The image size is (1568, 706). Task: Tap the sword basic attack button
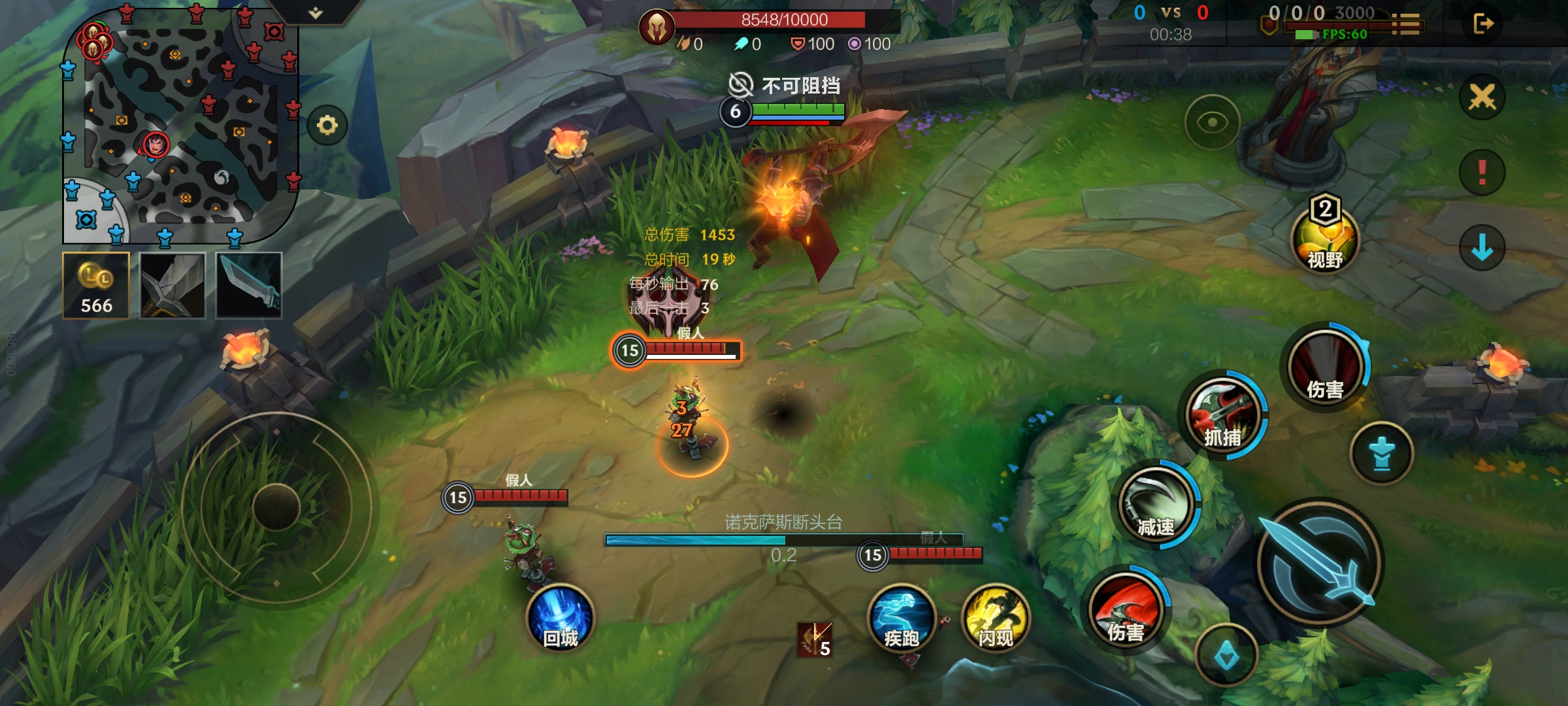[1320, 563]
